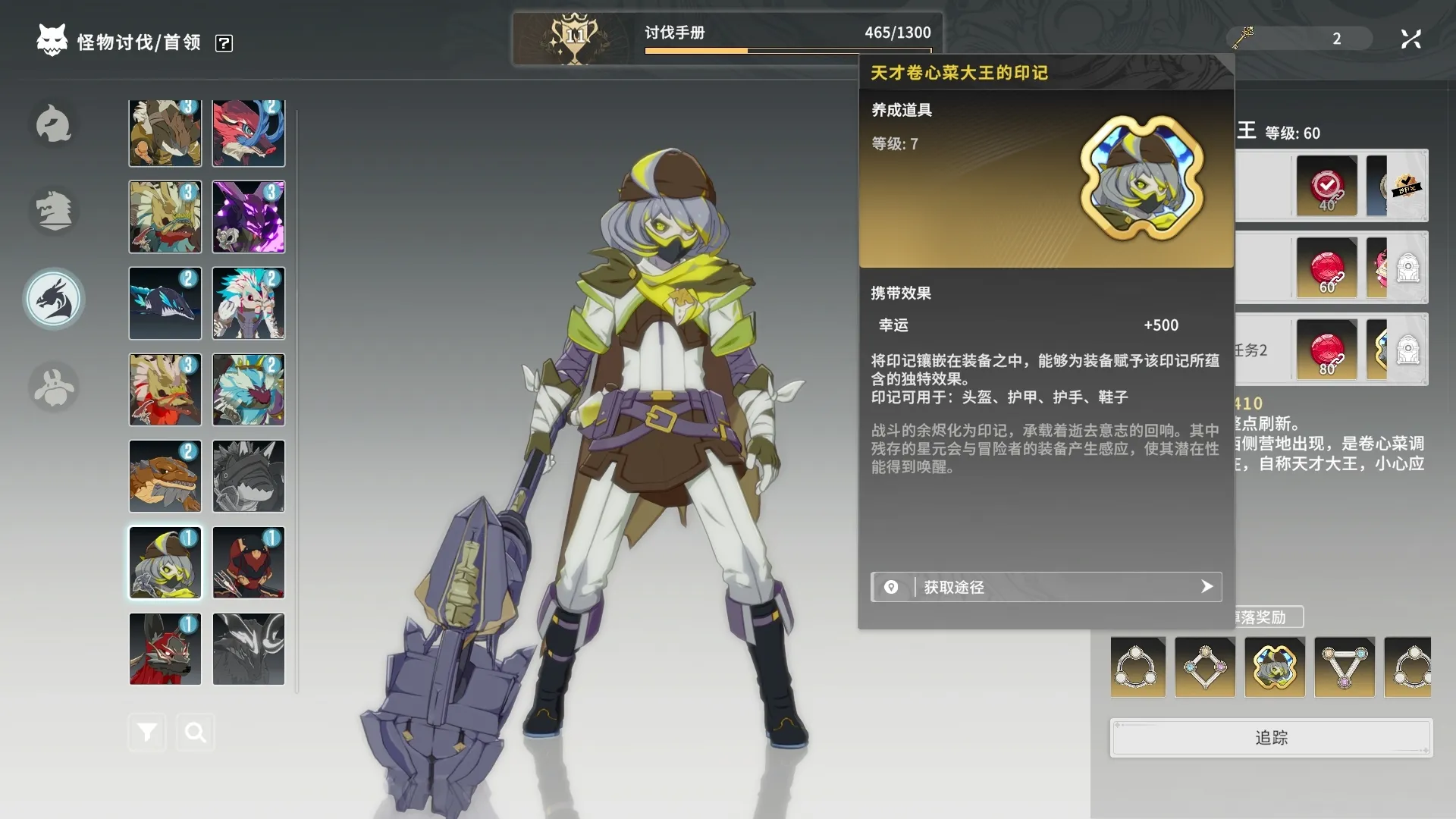Screen dimensions: 1456x819
Task: Switch to the rabbit-shaped category tab
Action: (x=54, y=388)
